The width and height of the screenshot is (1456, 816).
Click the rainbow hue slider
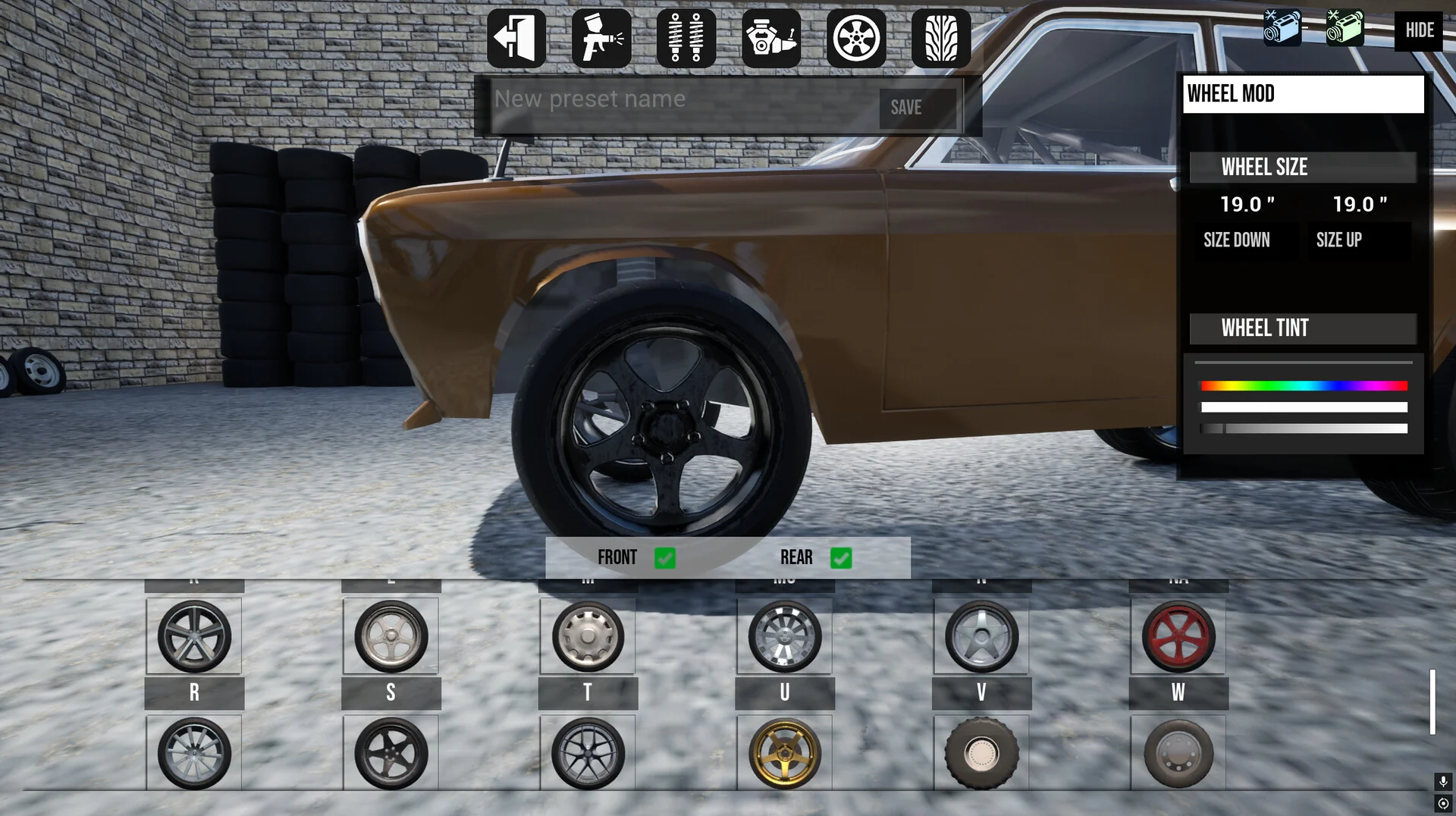click(1304, 386)
